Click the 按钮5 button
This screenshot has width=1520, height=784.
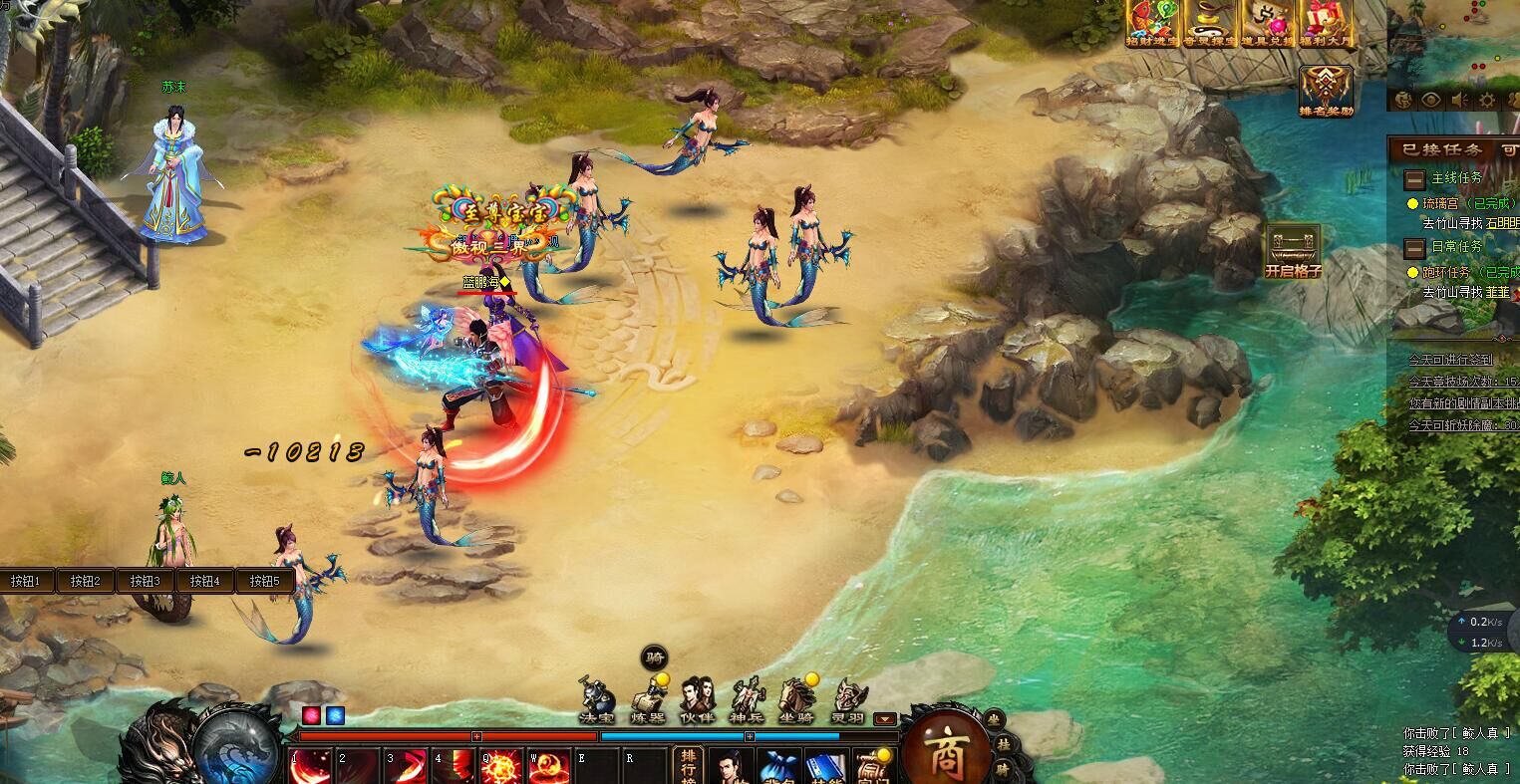[264, 581]
